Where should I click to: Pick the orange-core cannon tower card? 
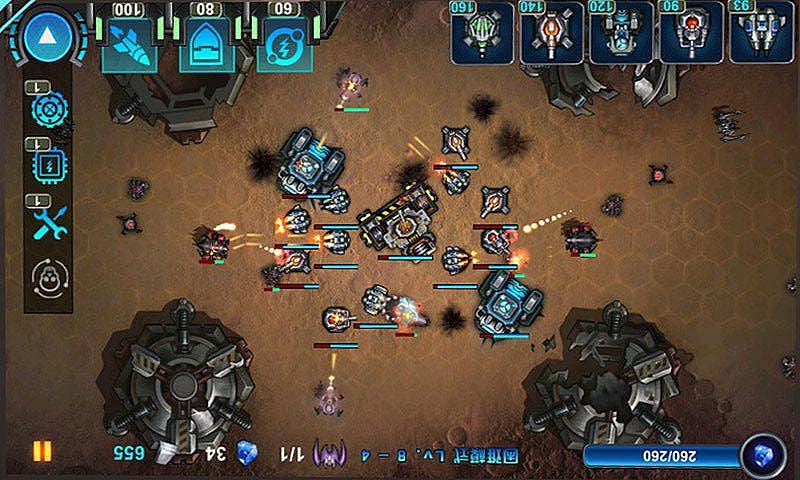click(552, 34)
